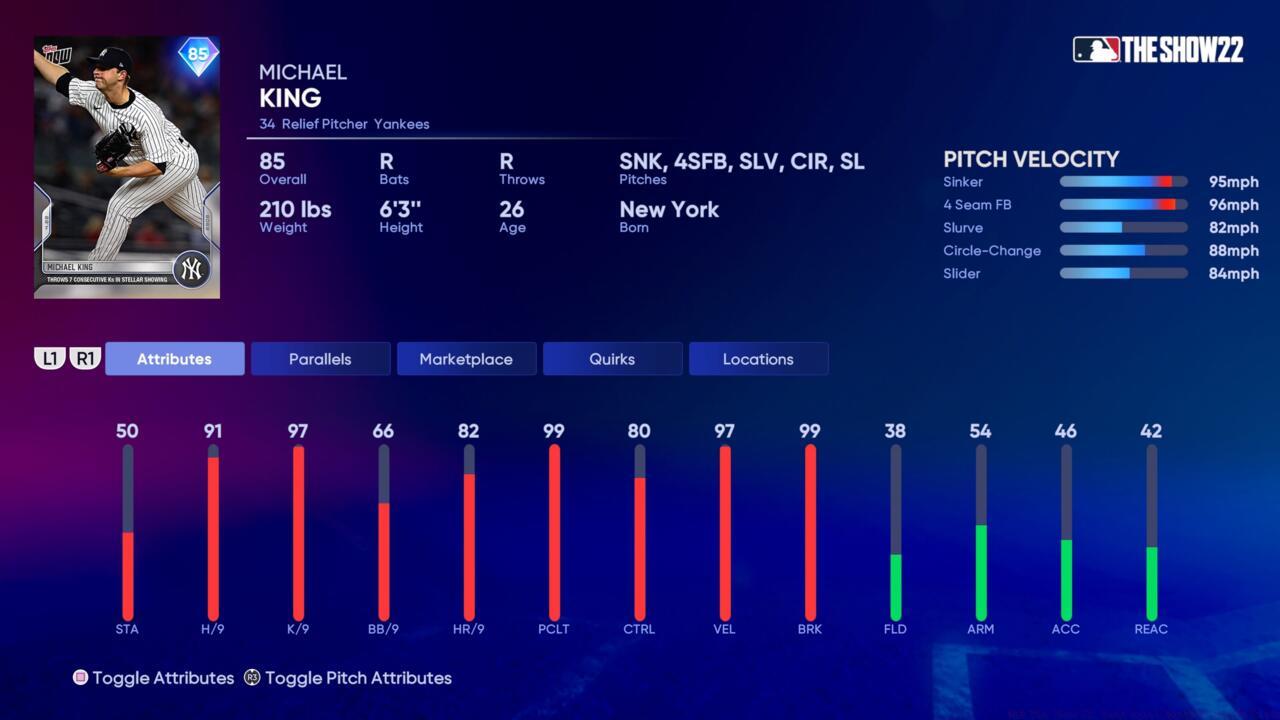
Task: Open the Locations tab
Action: [x=758, y=358]
